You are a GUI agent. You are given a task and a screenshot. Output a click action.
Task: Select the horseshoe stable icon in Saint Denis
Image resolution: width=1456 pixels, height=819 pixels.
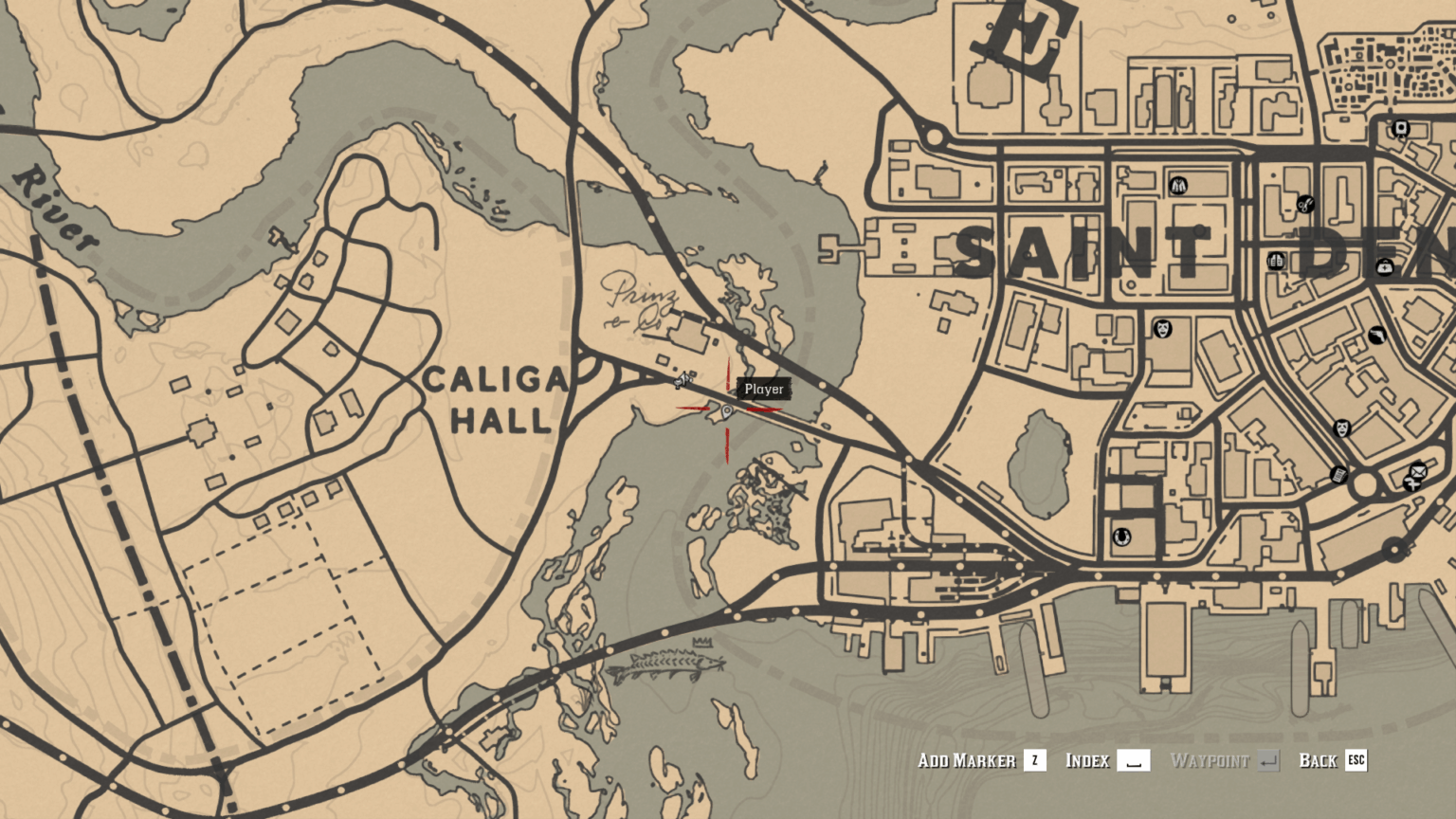click(x=1121, y=537)
